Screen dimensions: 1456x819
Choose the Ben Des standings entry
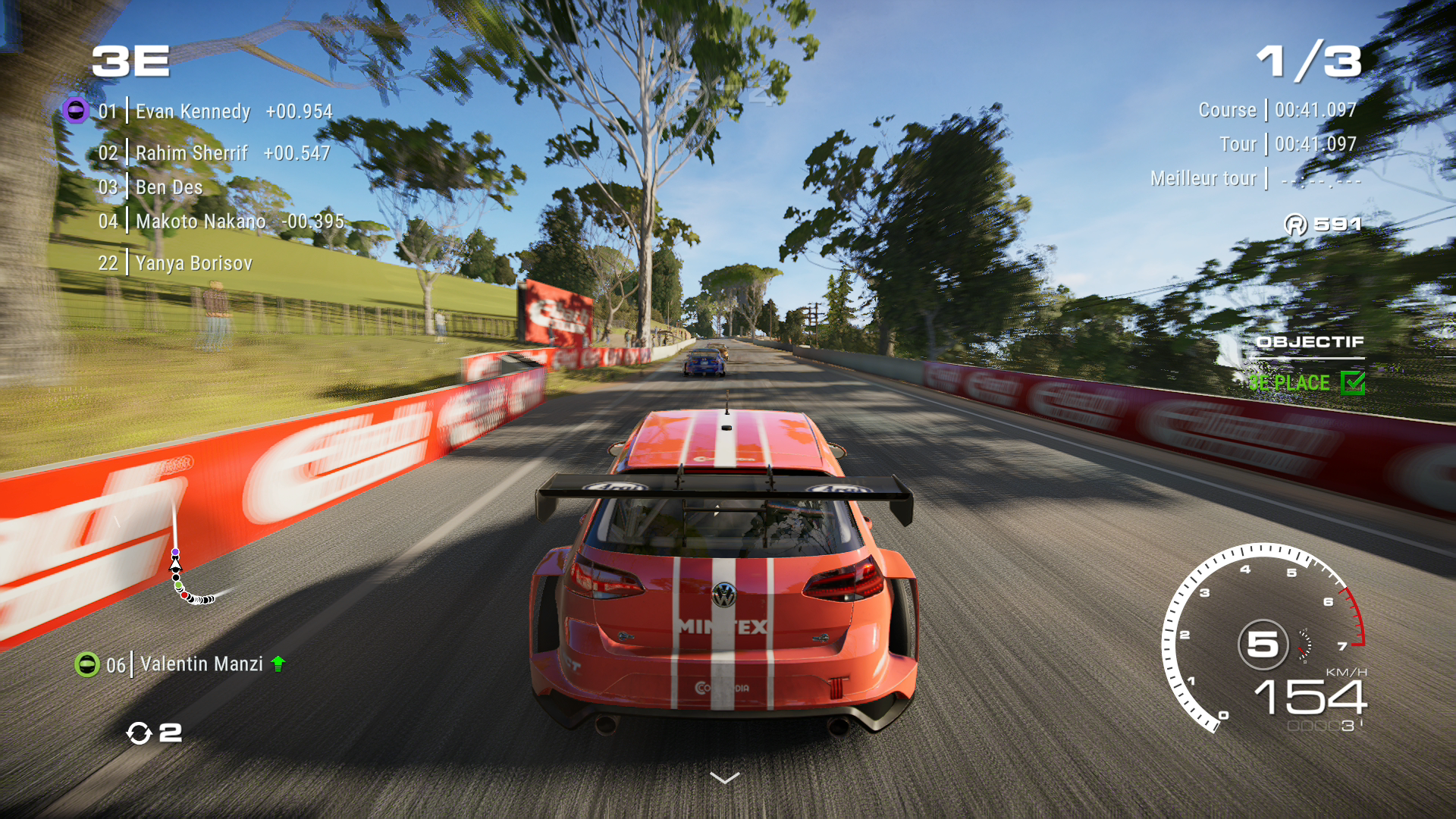[168, 187]
